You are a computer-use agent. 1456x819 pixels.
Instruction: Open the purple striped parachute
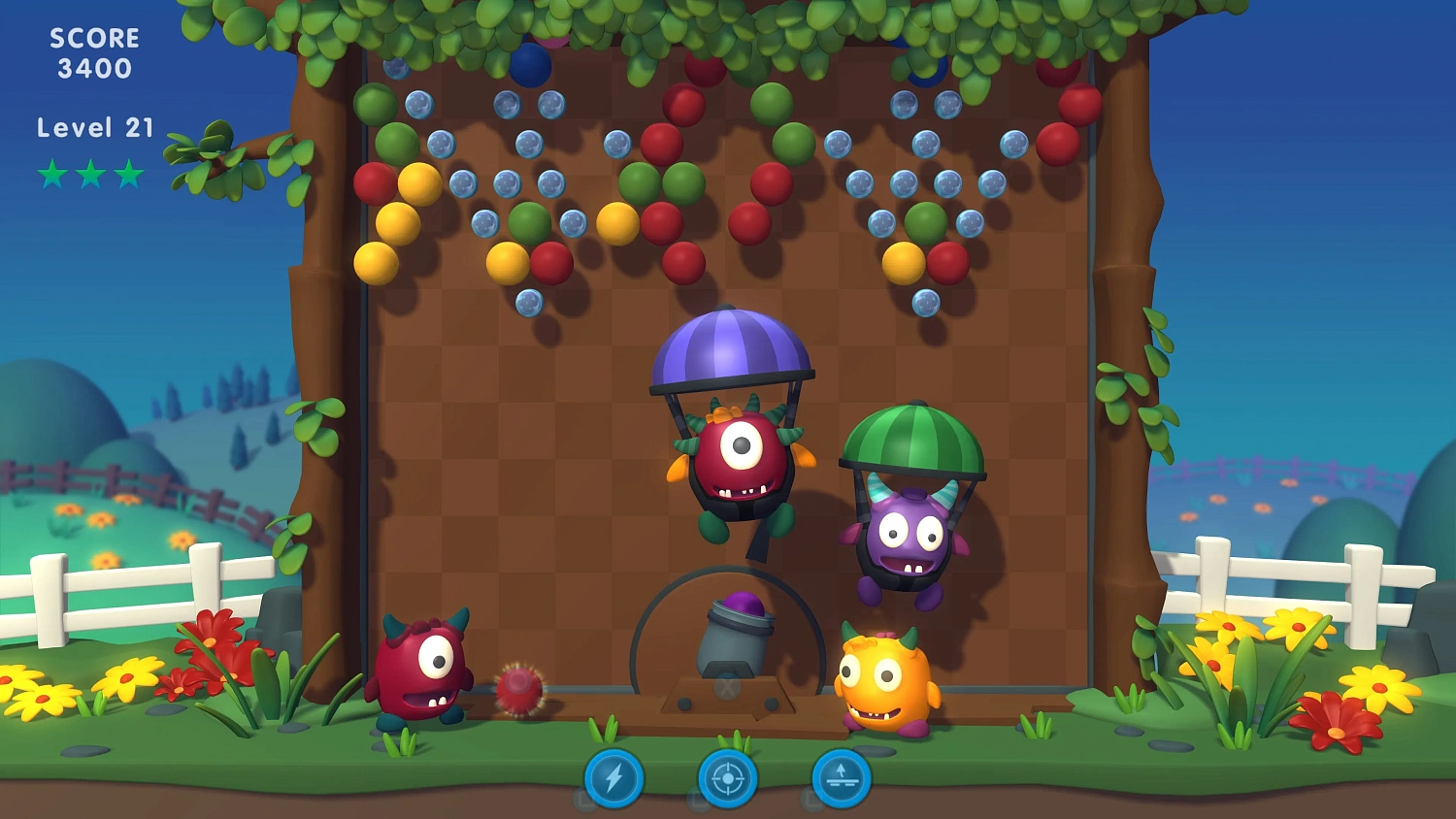733,344
